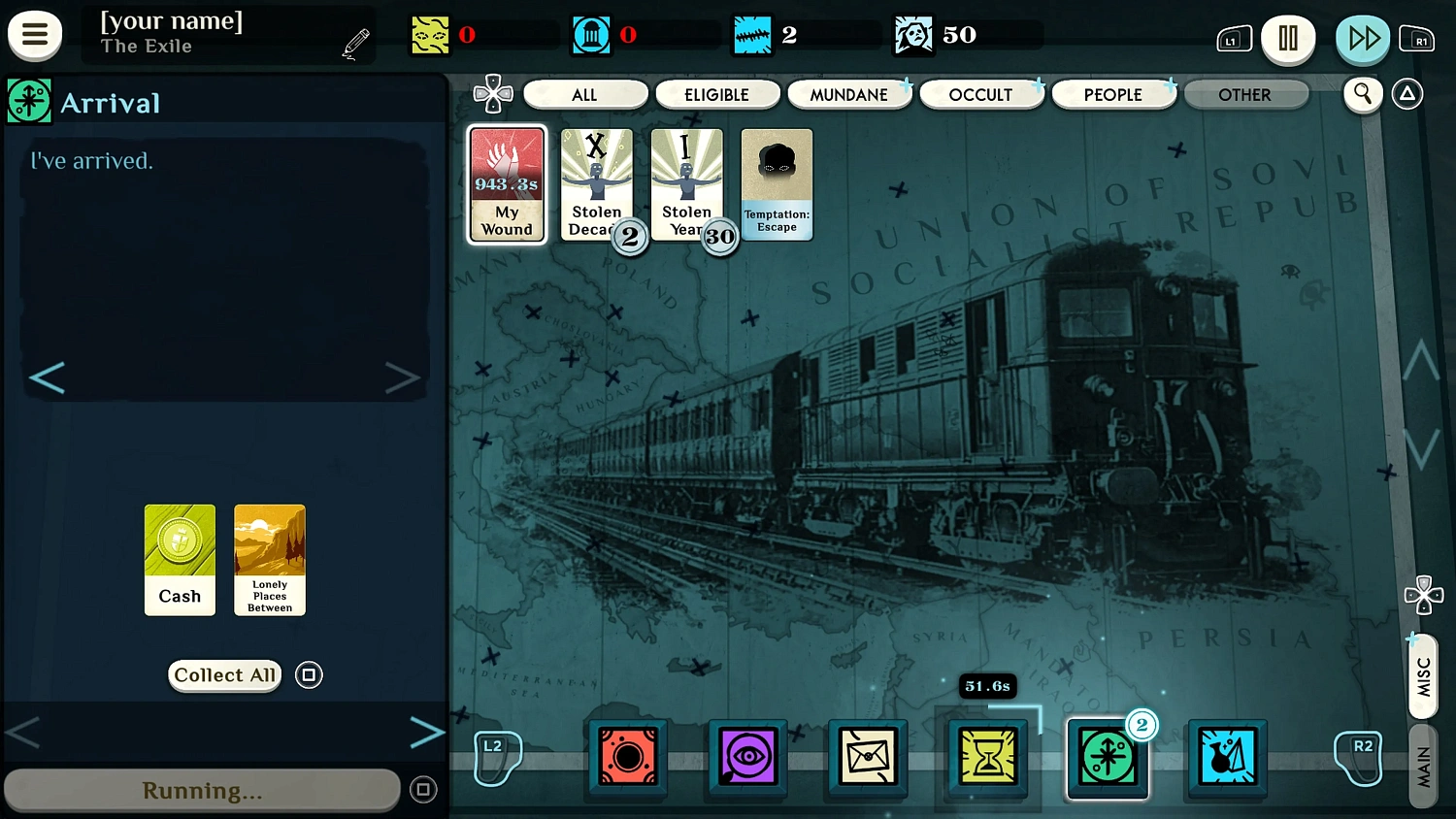Enable fast-forward speed

coord(1363,40)
